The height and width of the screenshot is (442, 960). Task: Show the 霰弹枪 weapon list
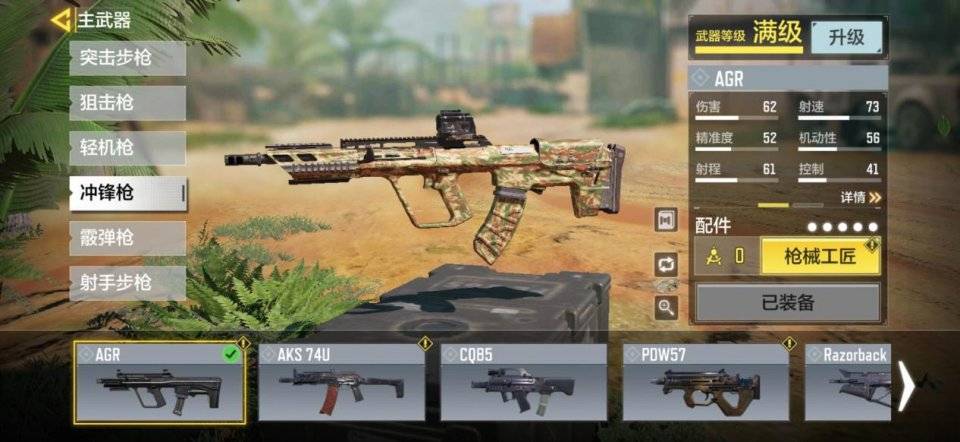pyautogui.click(x=127, y=238)
